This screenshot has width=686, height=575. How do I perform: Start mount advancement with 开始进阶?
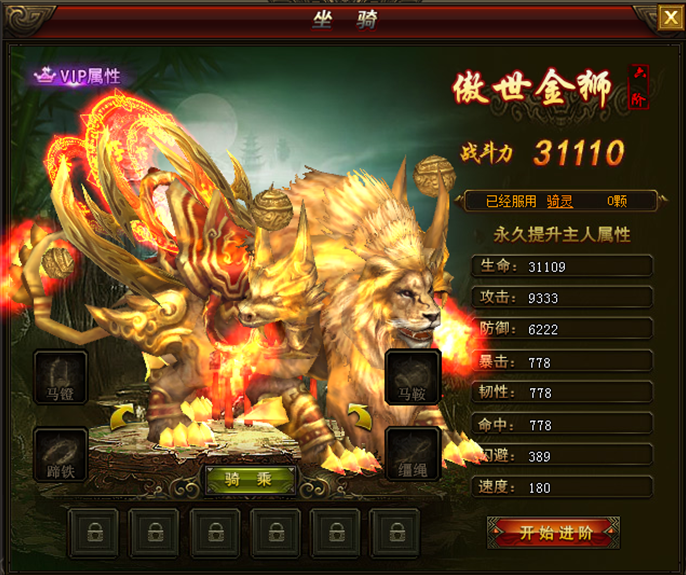(553, 533)
